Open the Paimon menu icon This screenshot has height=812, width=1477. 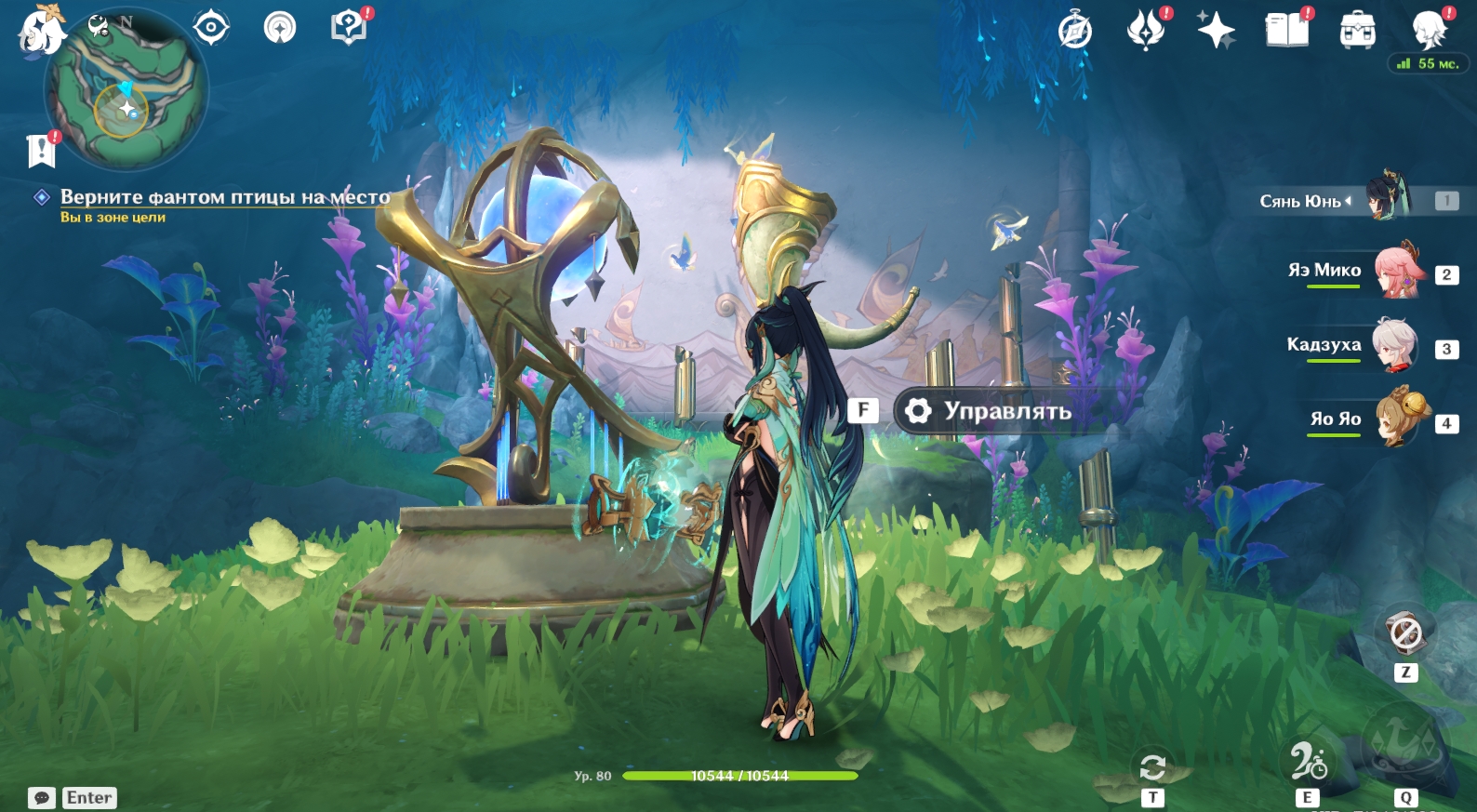[41, 30]
